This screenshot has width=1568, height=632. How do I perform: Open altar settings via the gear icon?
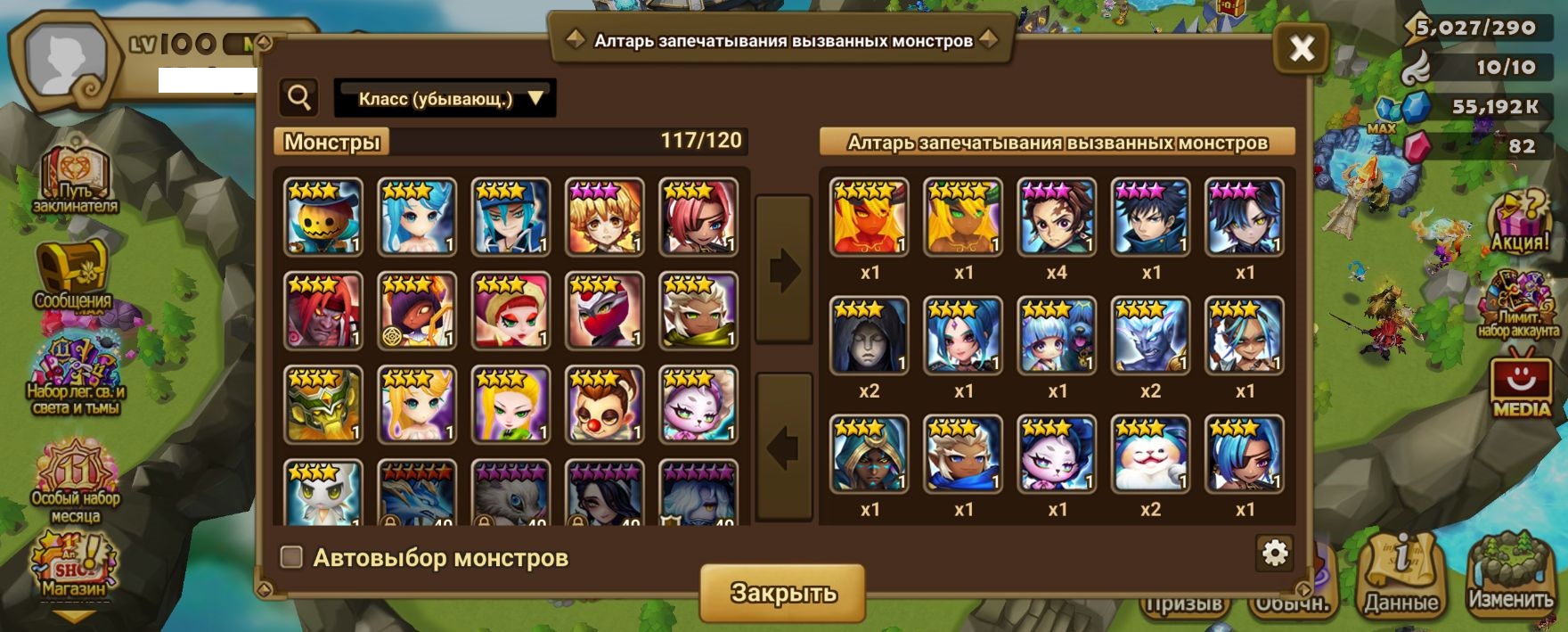[x=1275, y=554]
